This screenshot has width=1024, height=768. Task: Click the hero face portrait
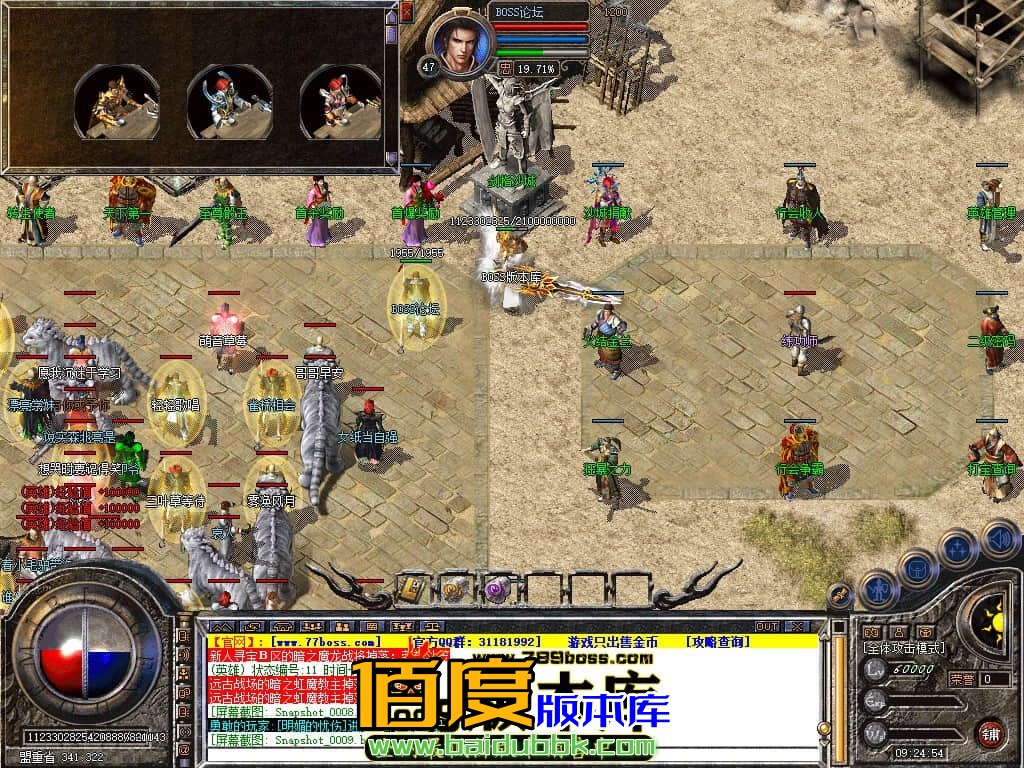461,43
